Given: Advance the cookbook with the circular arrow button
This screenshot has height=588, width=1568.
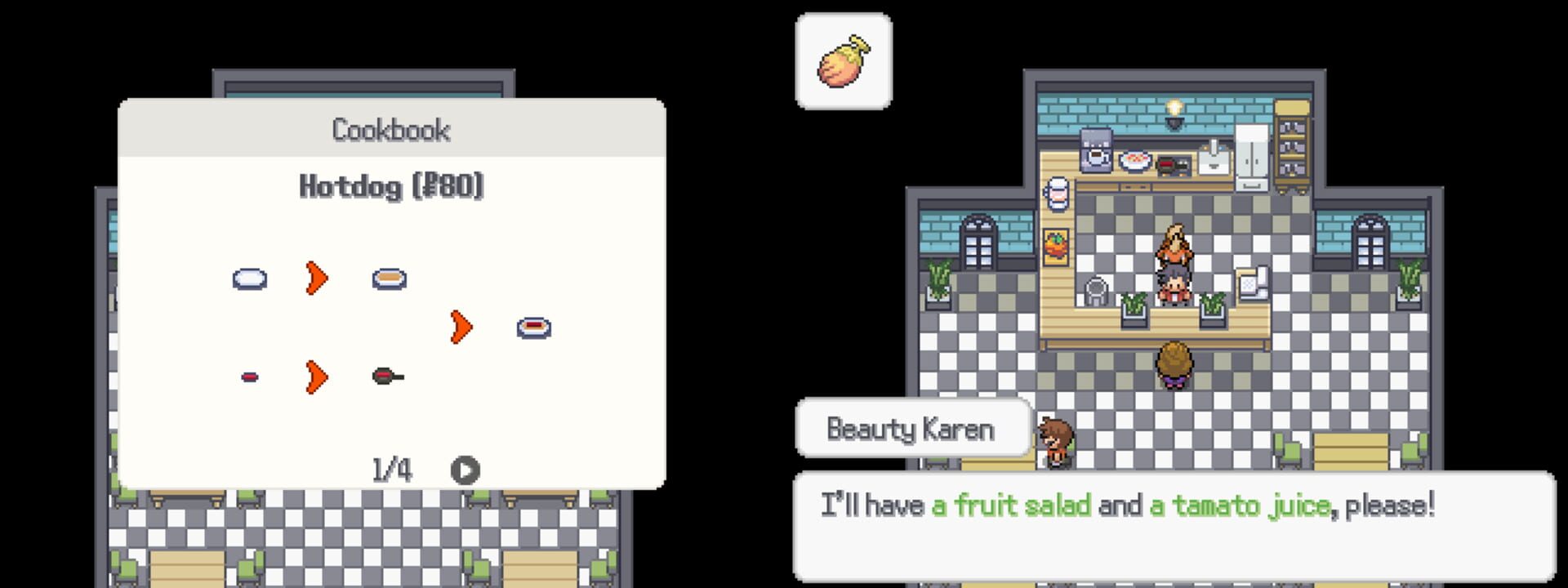Looking at the screenshot, I should [x=464, y=469].
